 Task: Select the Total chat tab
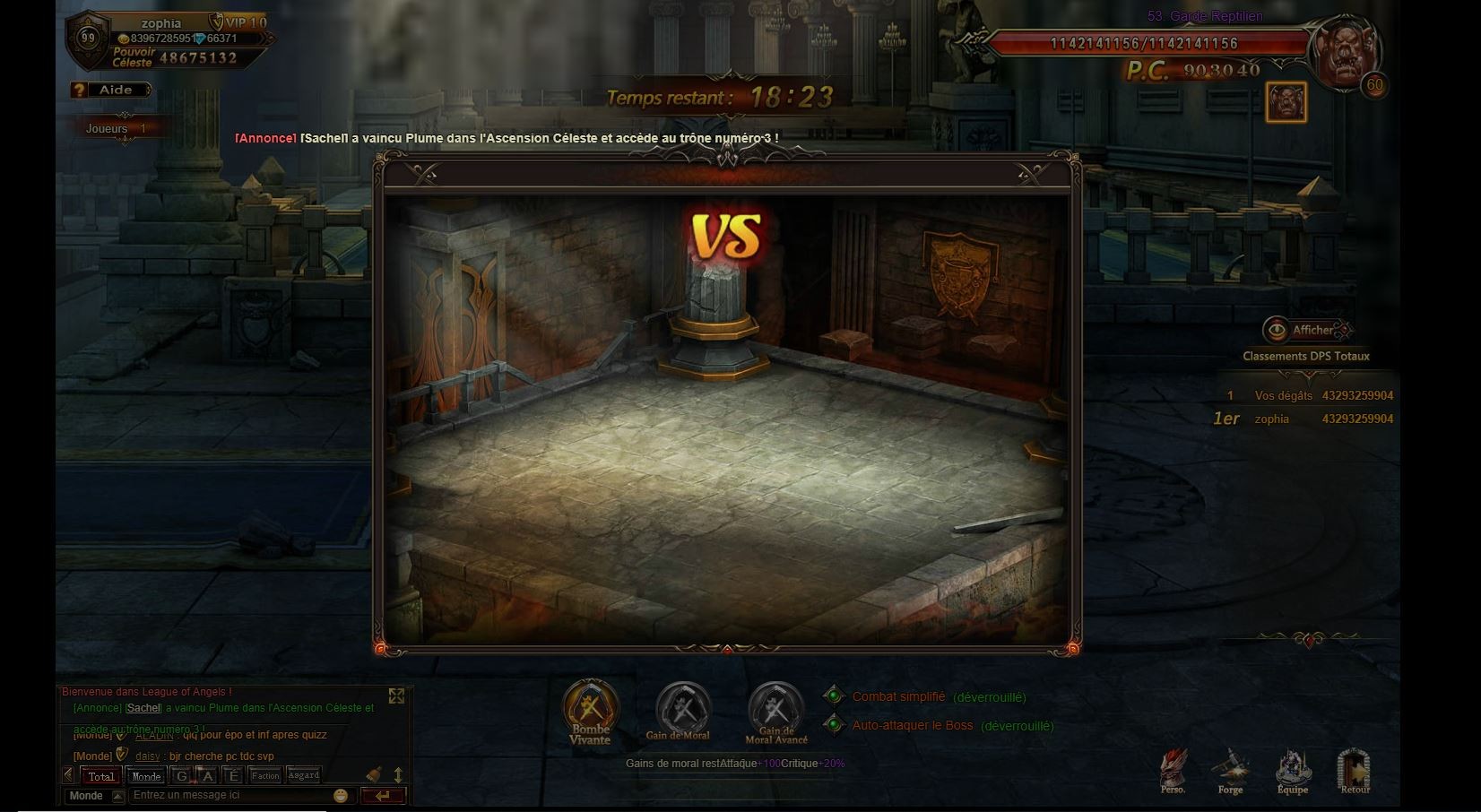click(x=101, y=776)
